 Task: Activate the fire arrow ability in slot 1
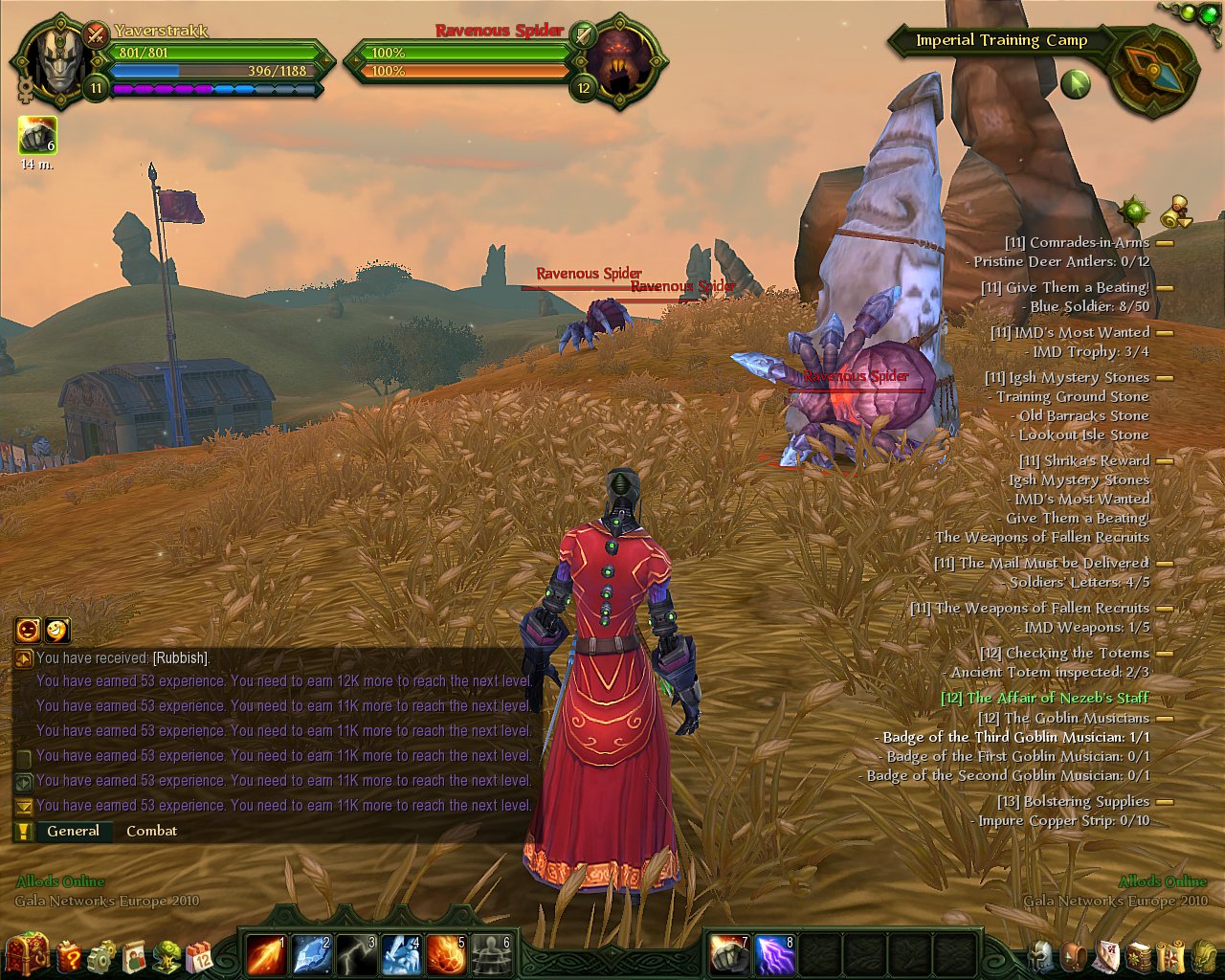pyautogui.click(x=265, y=955)
